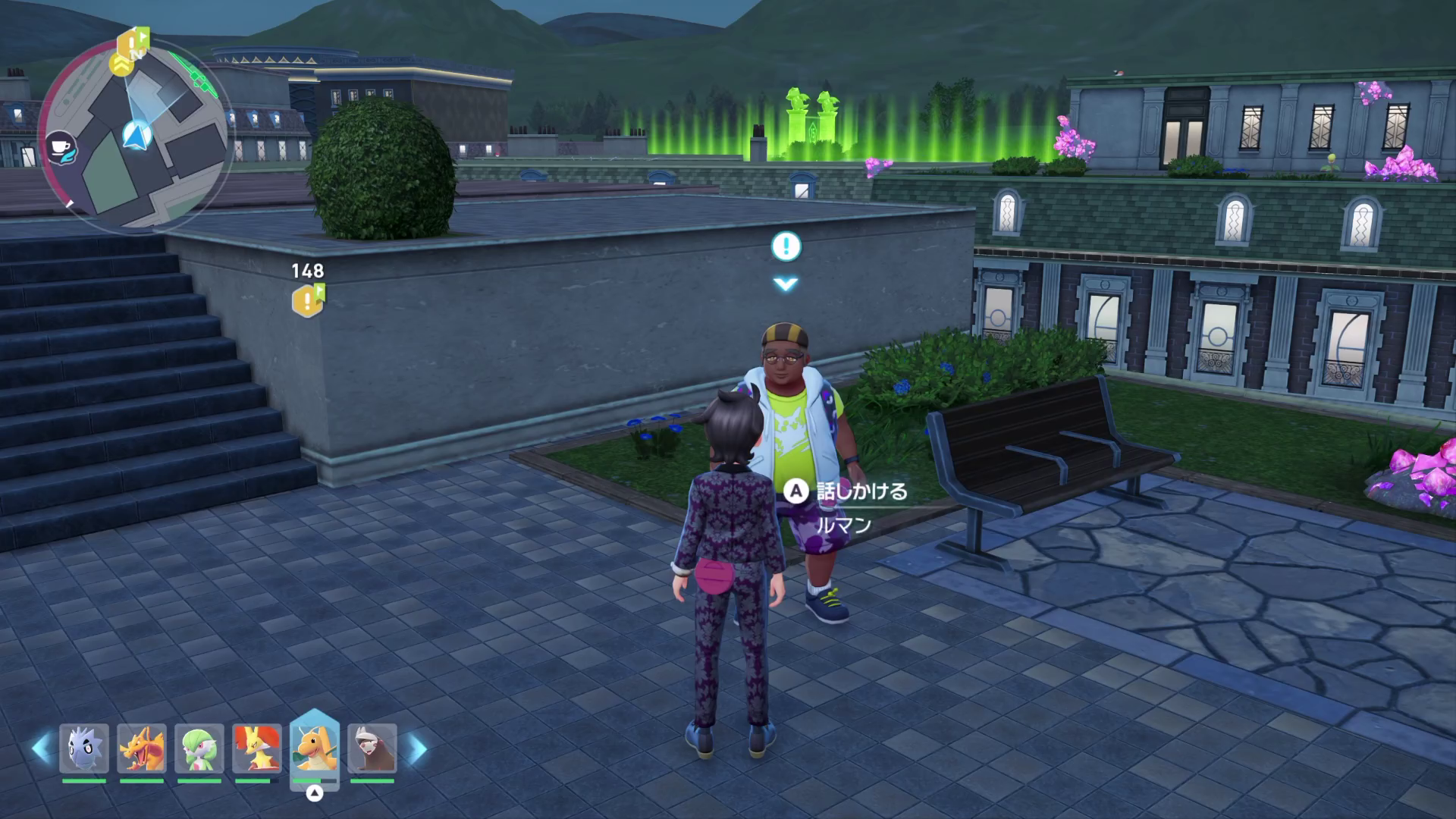1456x819 pixels.
Task: Open the circular minimap
Action: pyautogui.click(x=135, y=136)
